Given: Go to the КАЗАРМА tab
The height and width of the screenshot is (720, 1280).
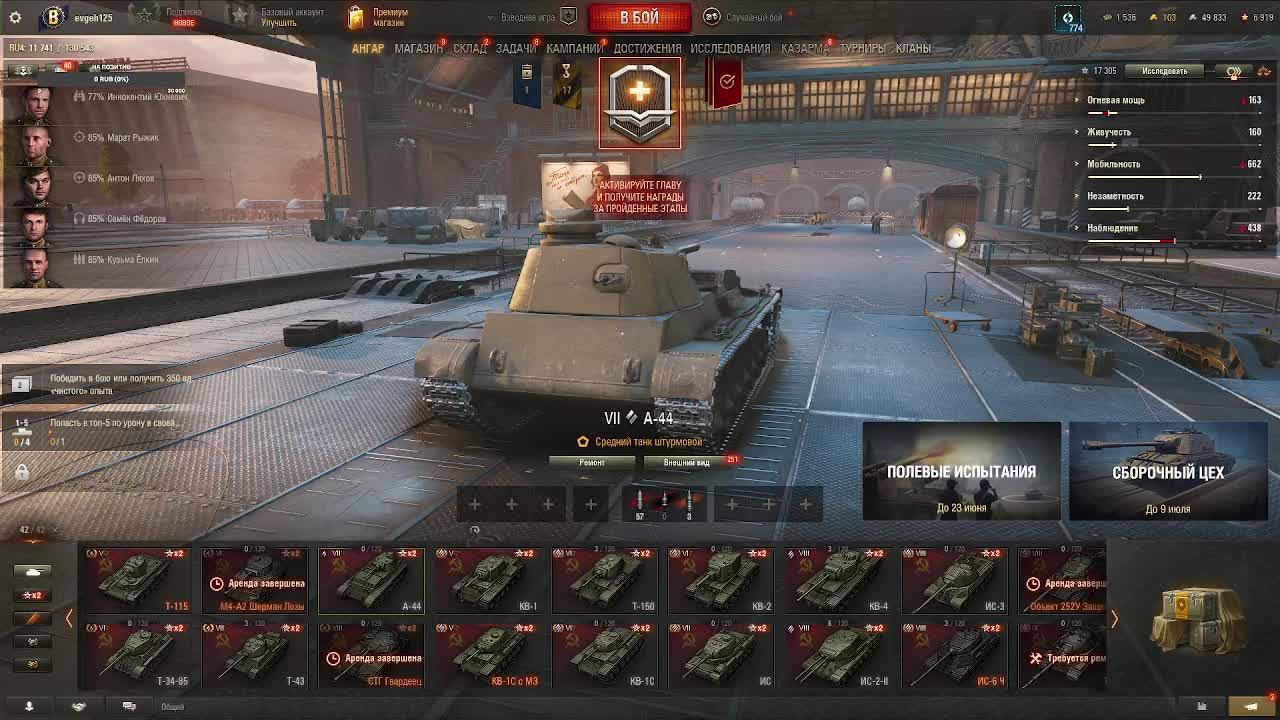Looking at the screenshot, I should pyautogui.click(x=804, y=48).
